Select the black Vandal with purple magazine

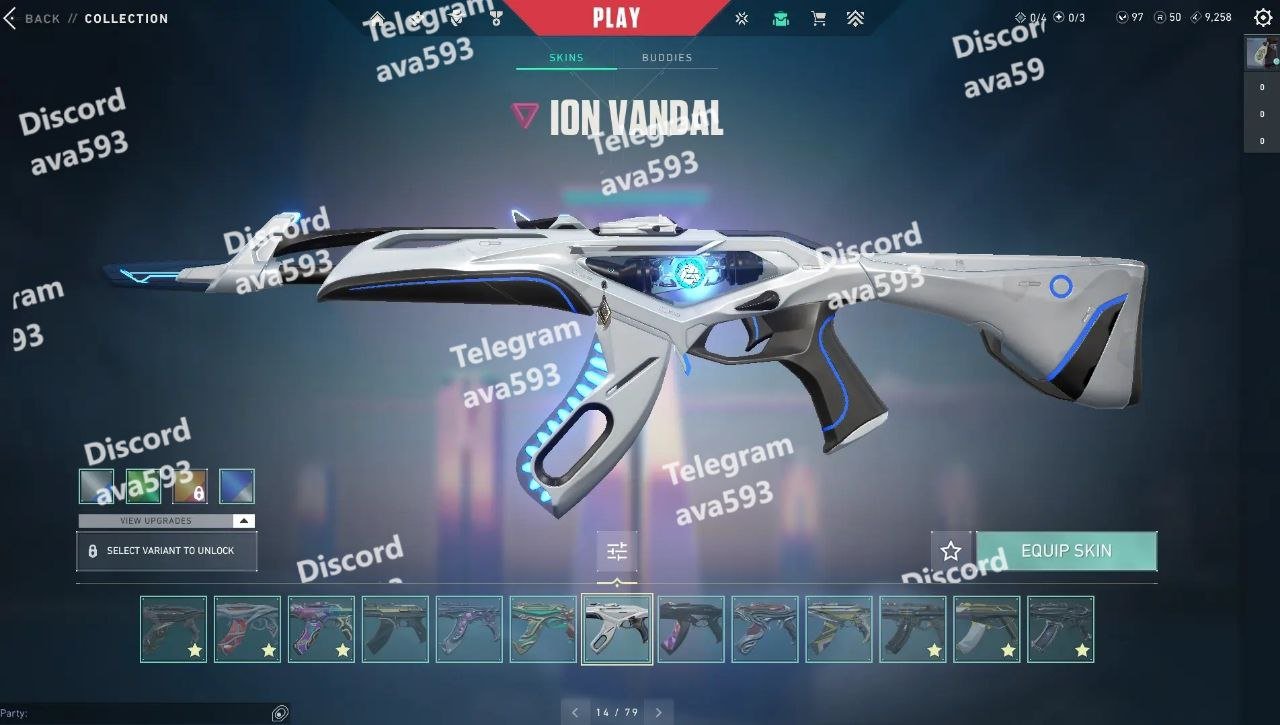[691, 629]
